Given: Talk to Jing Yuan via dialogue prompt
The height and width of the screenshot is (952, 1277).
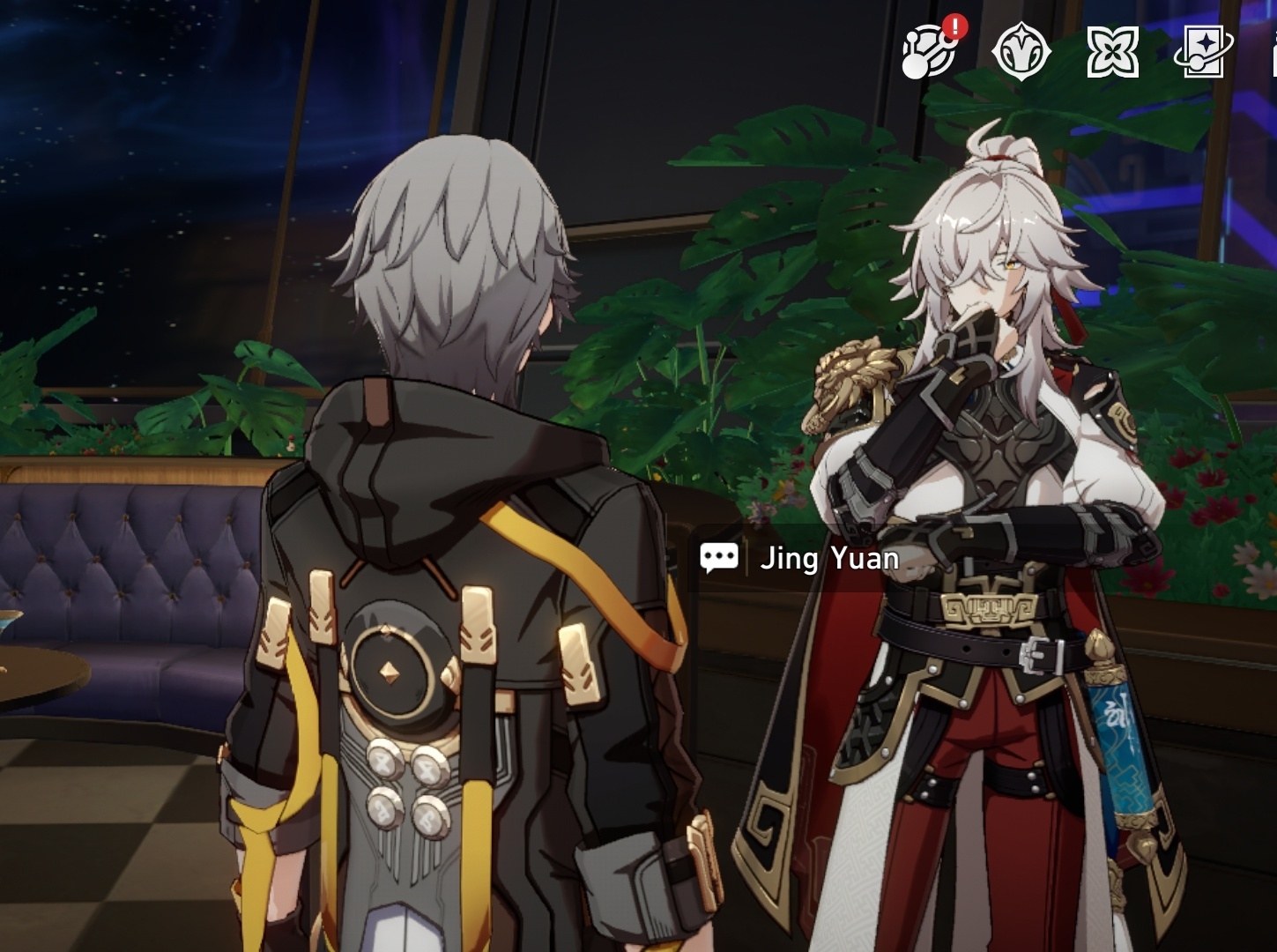Looking at the screenshot, I should (x=800, y=558).
